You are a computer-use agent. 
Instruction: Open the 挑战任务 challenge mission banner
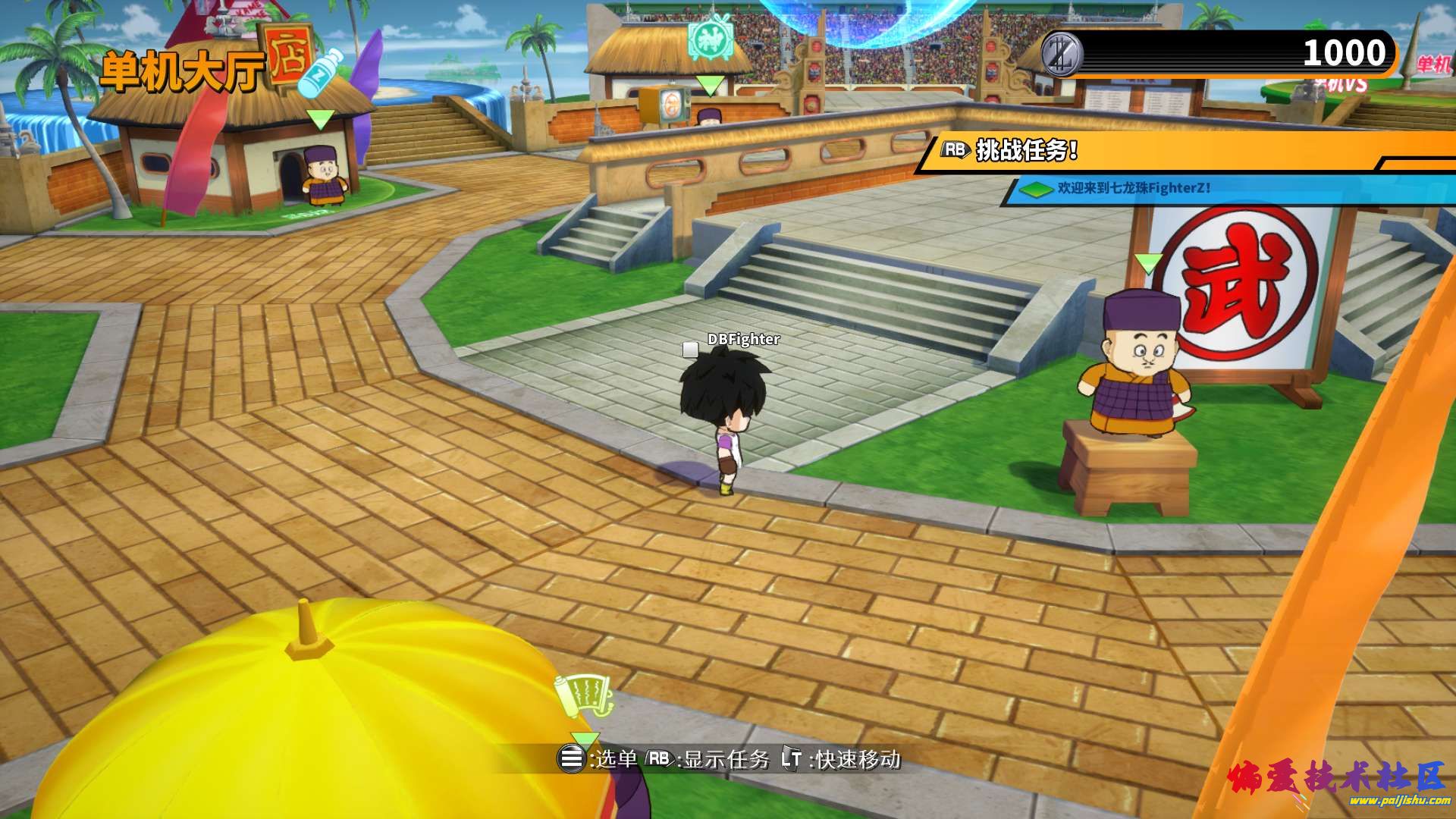coord(1025,150)
